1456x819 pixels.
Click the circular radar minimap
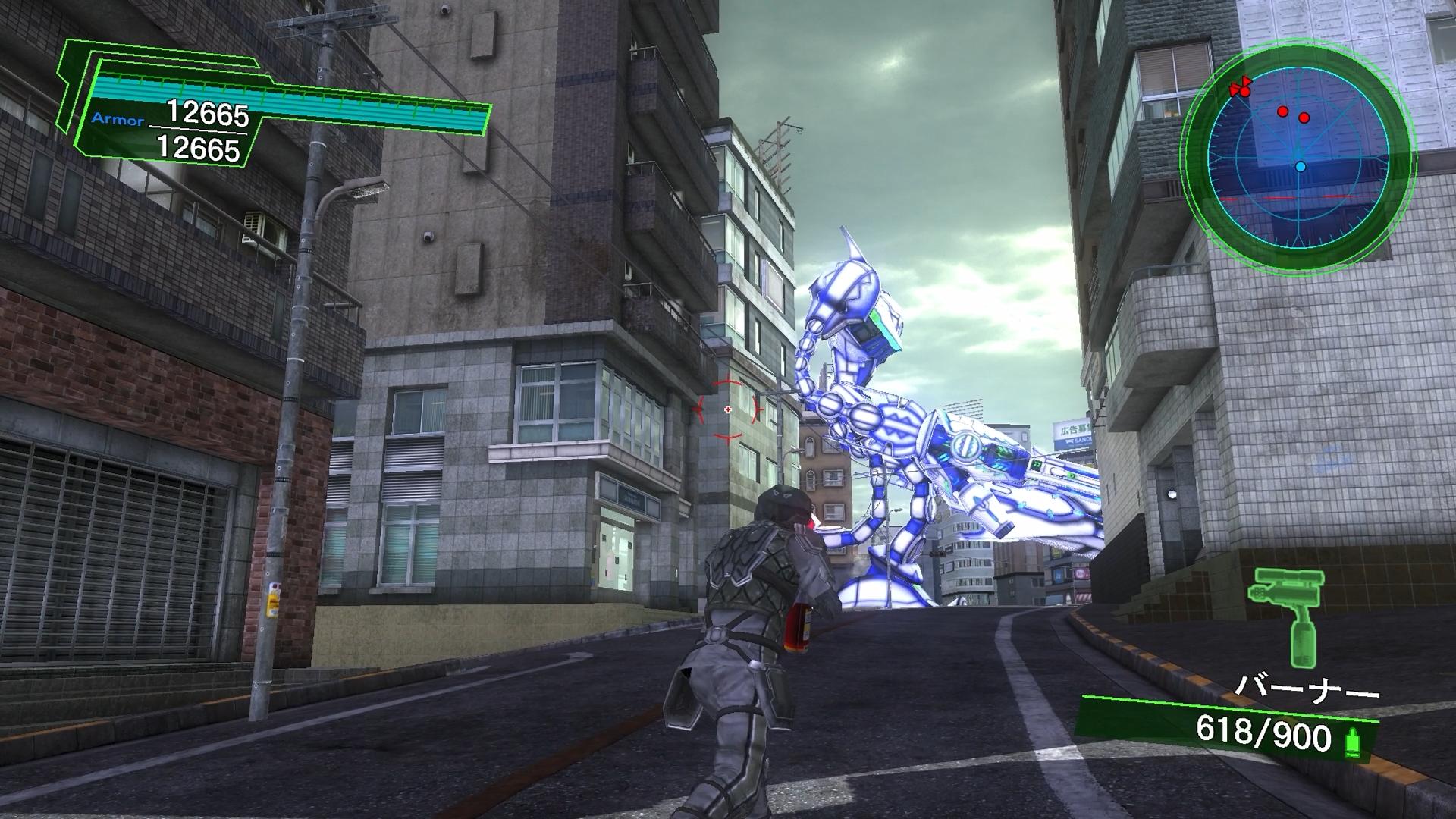1299,153
